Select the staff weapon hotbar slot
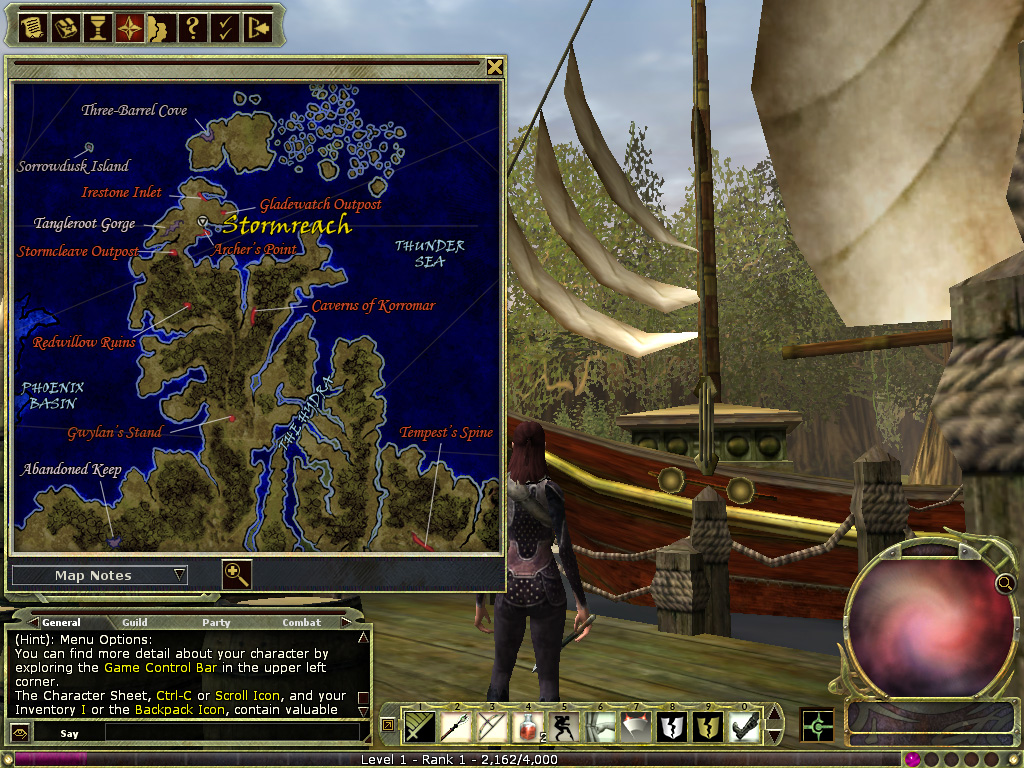 [x=456, y=726]
